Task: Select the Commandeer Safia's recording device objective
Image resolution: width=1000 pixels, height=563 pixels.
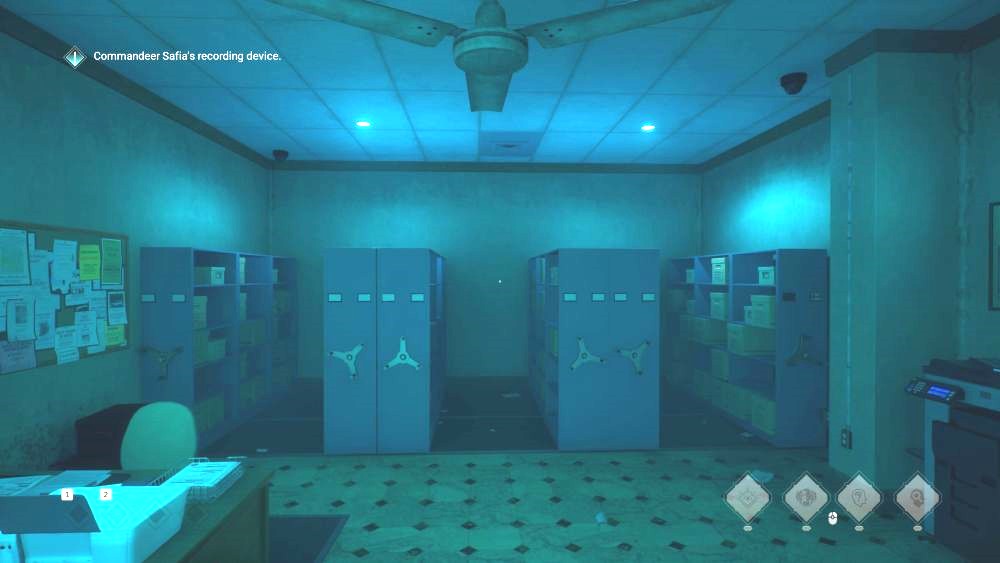Action: pos(187,57)
